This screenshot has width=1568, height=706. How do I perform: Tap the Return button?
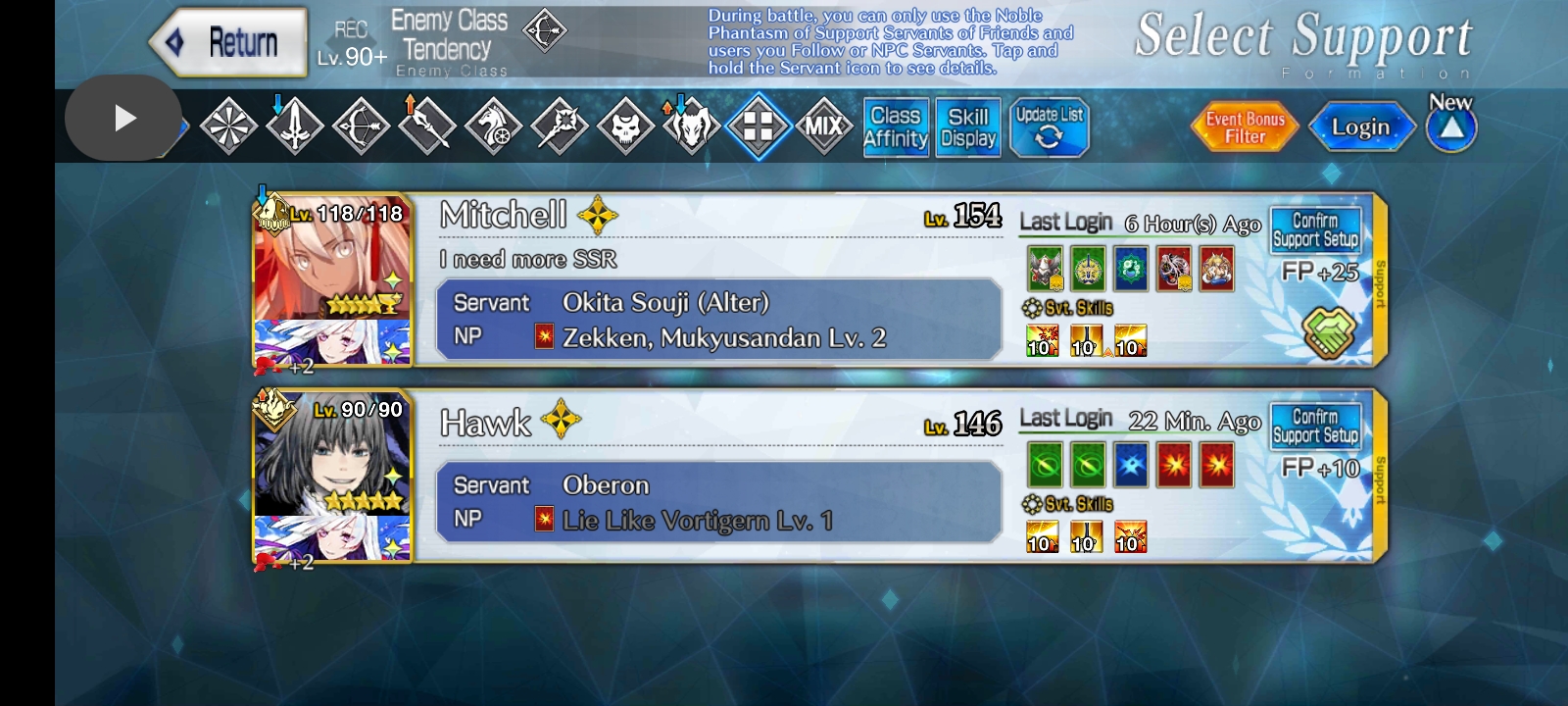point(227,42)
